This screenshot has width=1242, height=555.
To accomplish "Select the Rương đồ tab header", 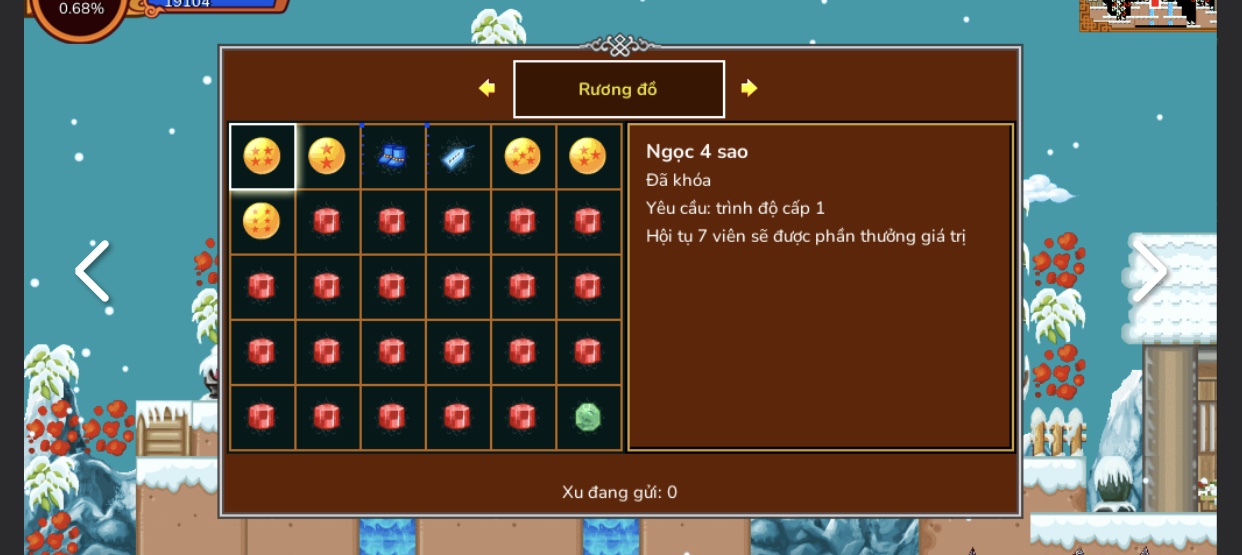I will coord(618,89).
